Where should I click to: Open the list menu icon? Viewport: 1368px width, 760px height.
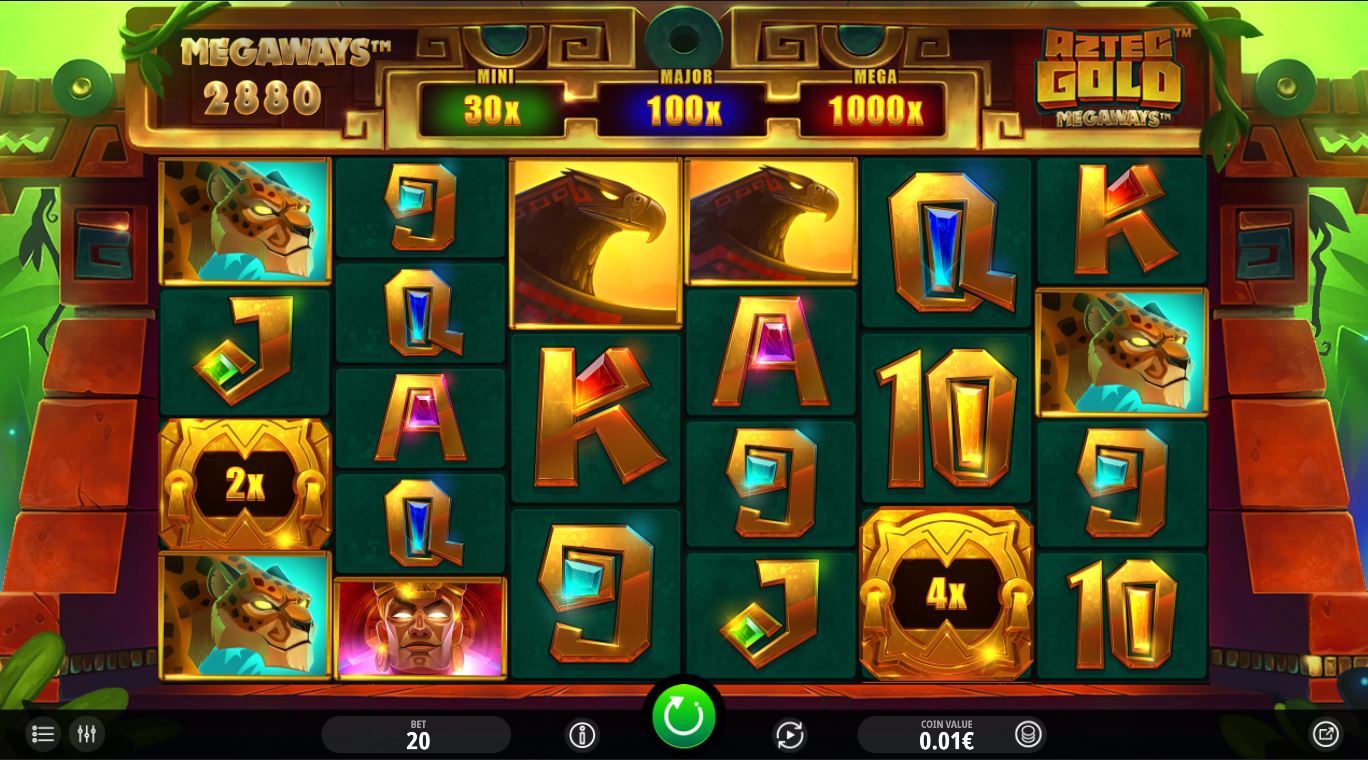[42, 735]
